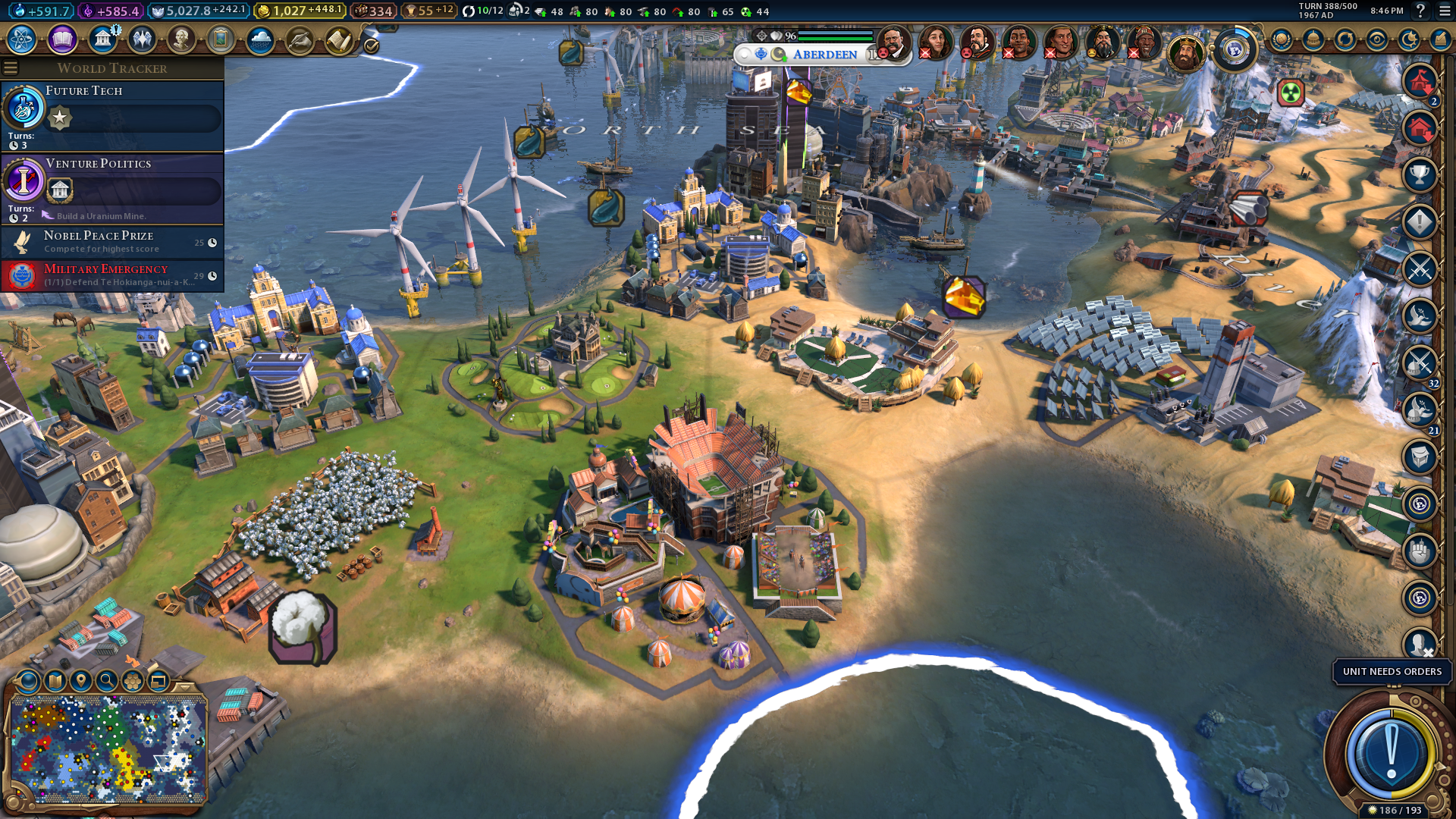Open the map search magnifying glass
The width and height of the screenshot is (1456, 819).
pos(107,681)
